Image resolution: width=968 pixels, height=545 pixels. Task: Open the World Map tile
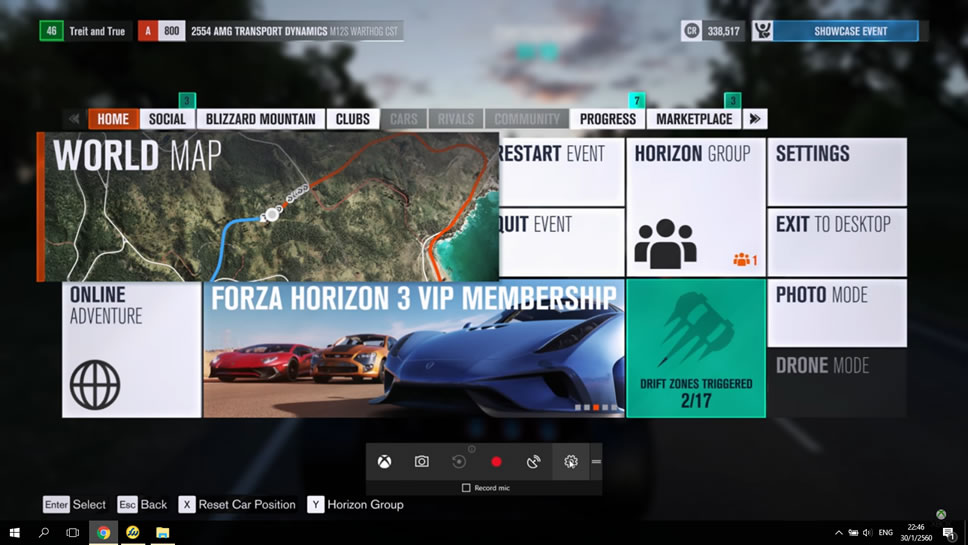pyautogui.click(x=268, y=207)
